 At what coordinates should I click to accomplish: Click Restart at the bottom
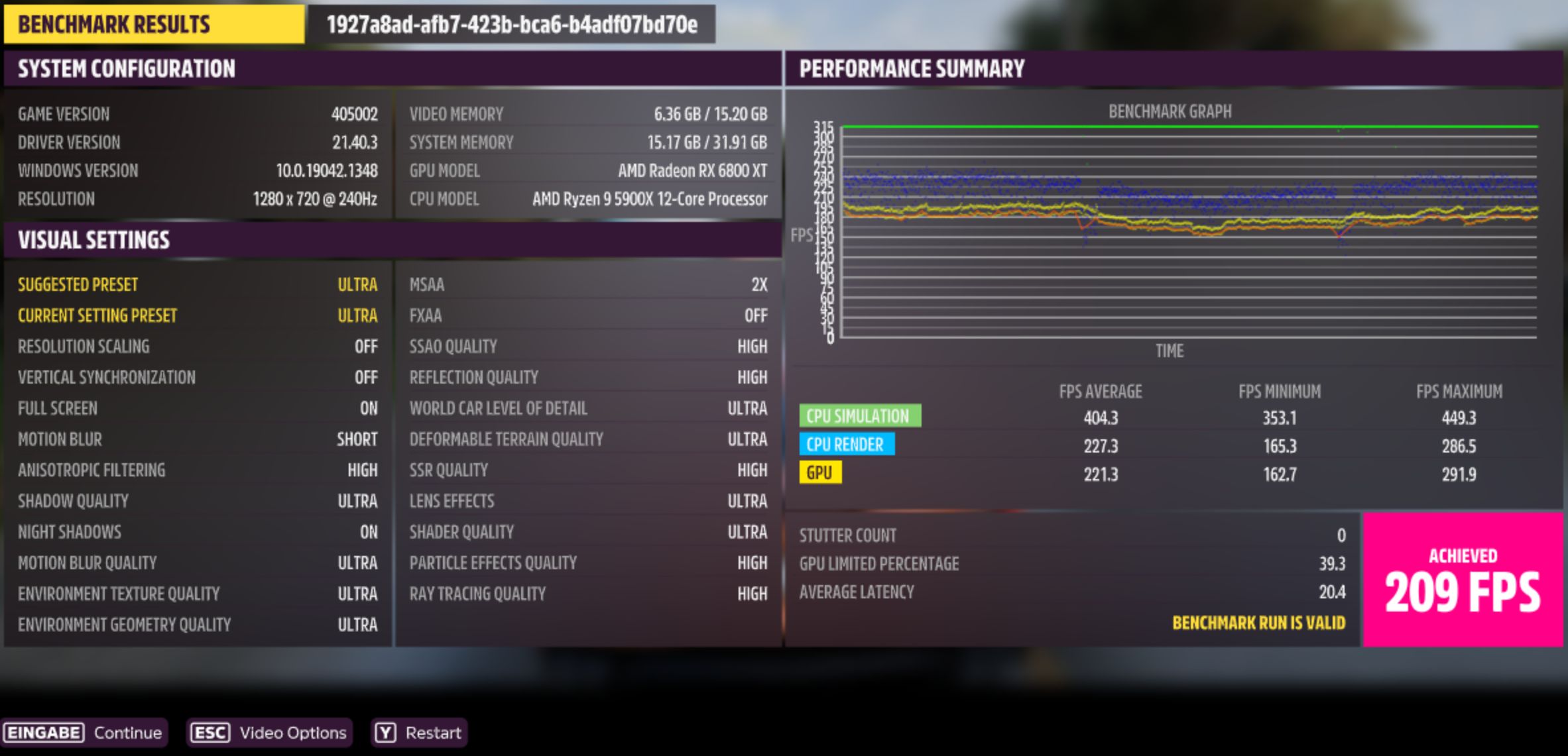[432, 733]
